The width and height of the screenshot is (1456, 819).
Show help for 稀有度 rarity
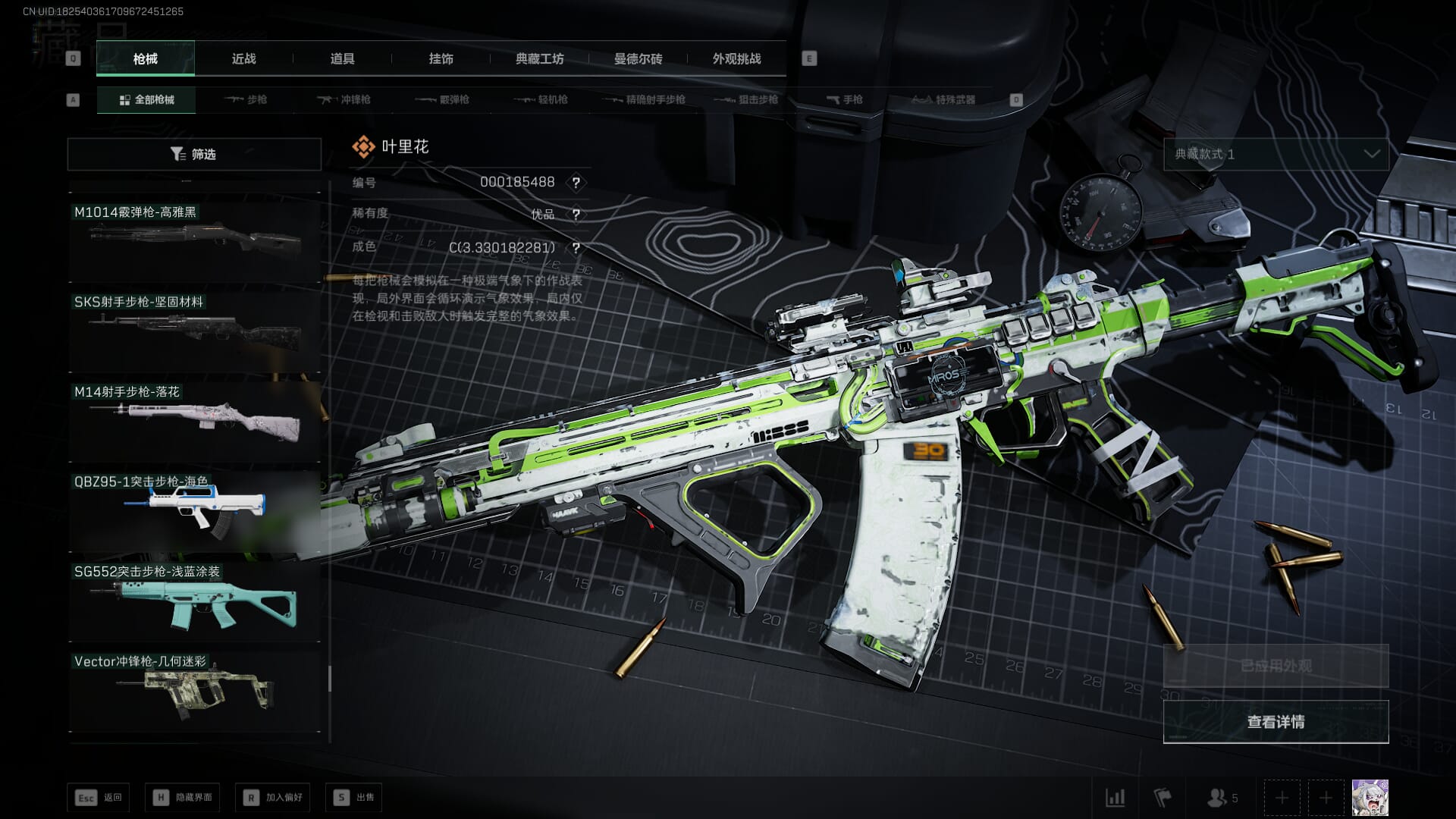click(x=576, y=215)
